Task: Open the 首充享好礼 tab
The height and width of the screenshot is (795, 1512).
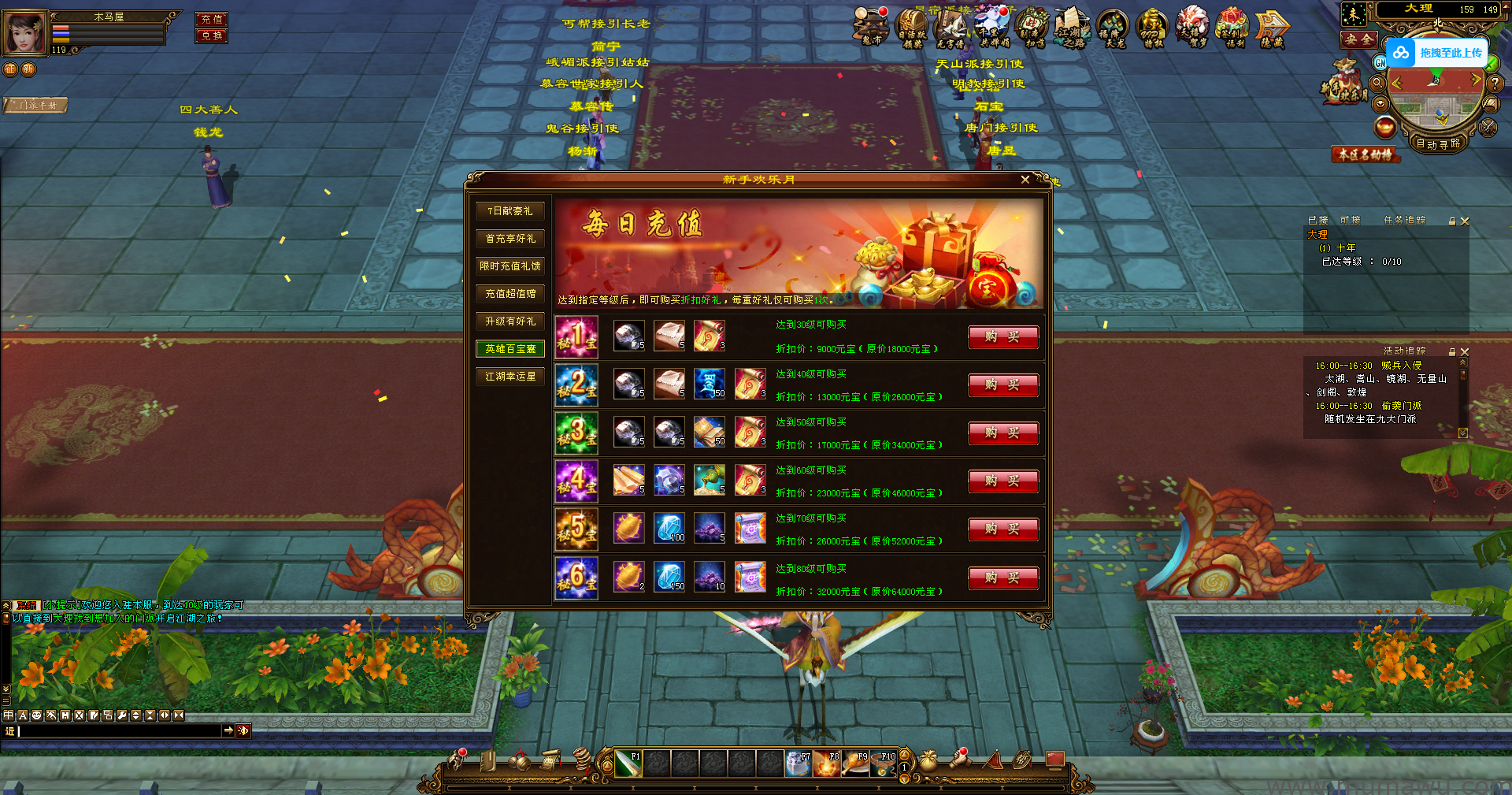Action: click(x=510, y=239)
